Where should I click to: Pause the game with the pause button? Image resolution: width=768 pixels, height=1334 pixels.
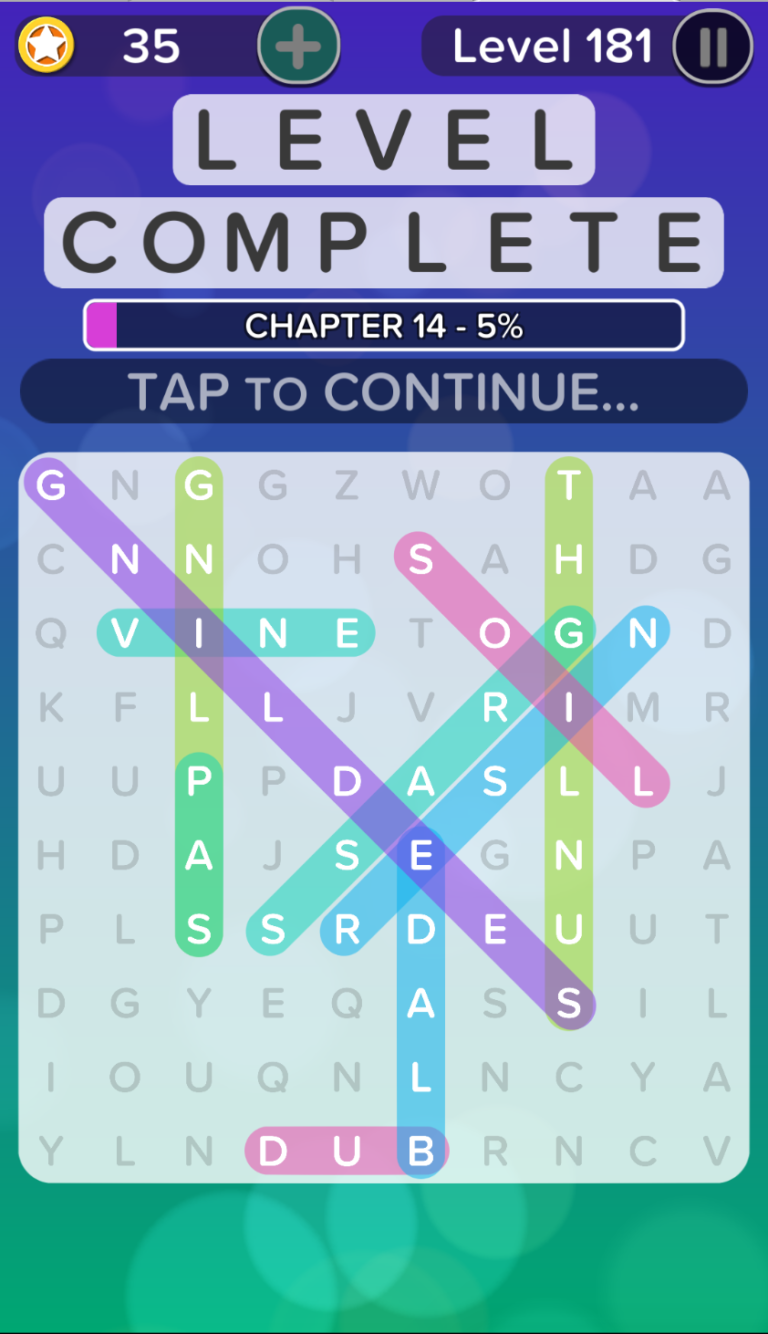click(712, 47)
